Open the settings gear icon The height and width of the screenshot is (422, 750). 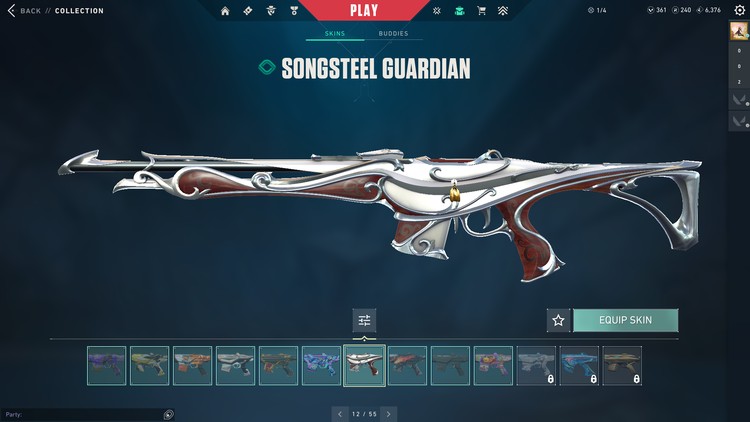click(740, 10)
